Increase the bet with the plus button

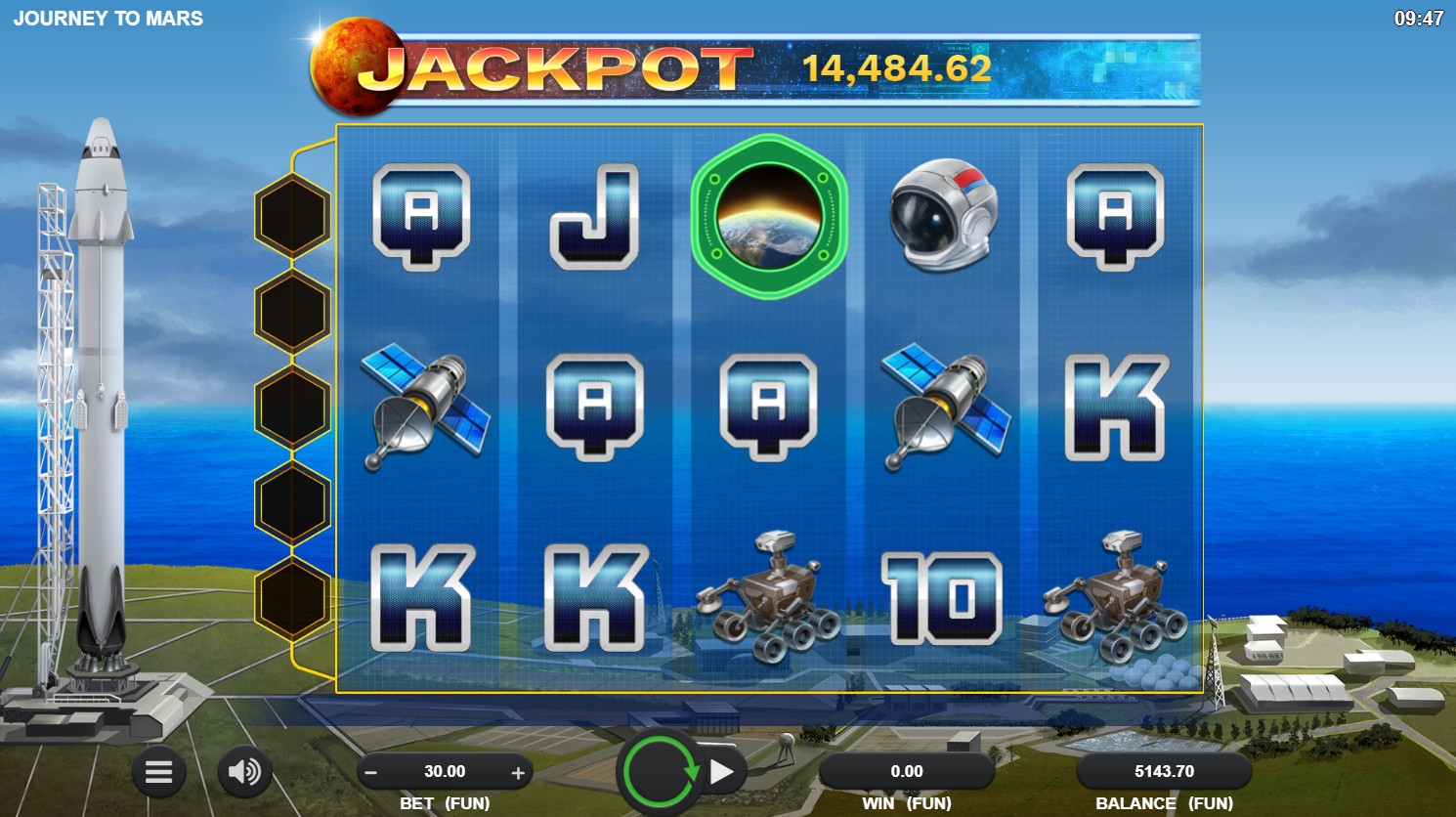click(518, 772)
